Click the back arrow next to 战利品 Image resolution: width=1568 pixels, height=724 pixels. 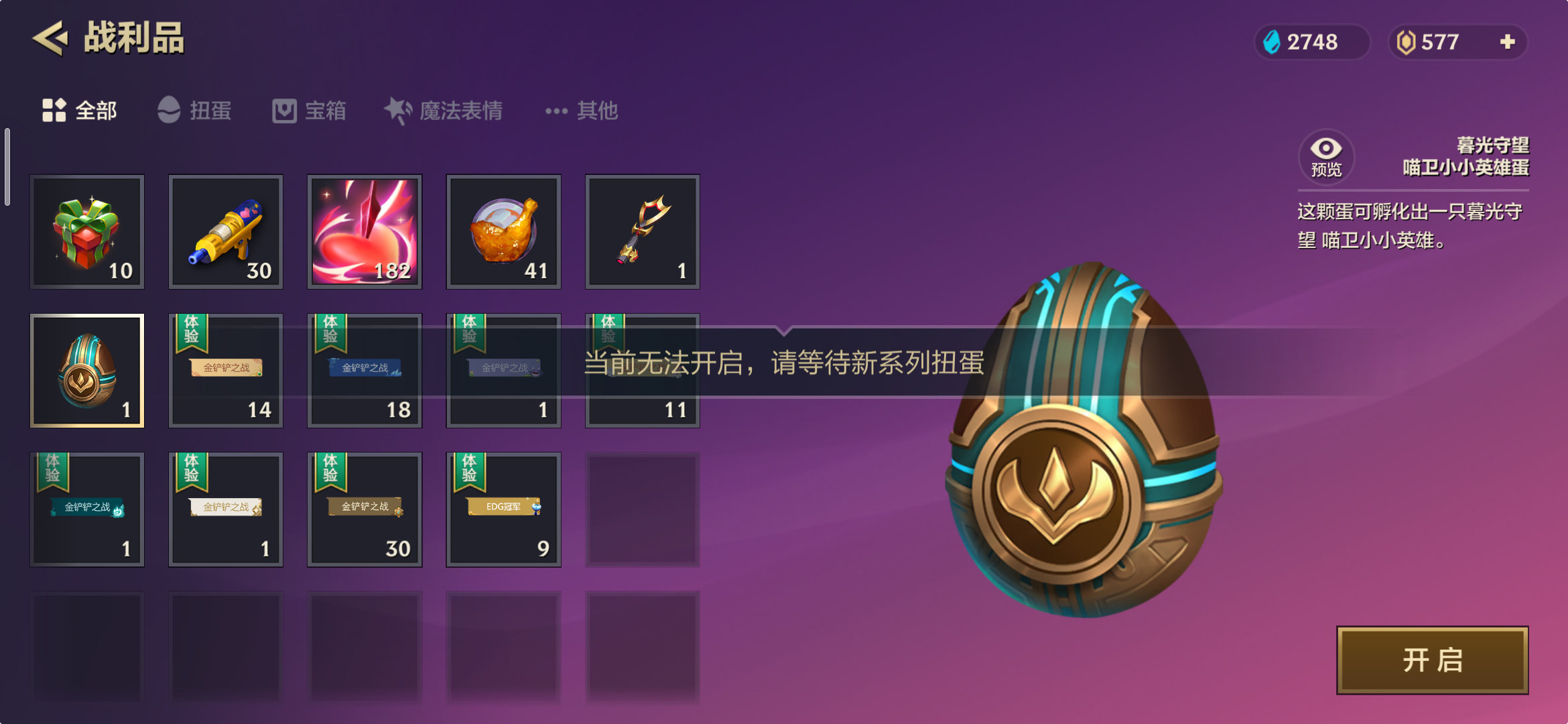point(50,38)
